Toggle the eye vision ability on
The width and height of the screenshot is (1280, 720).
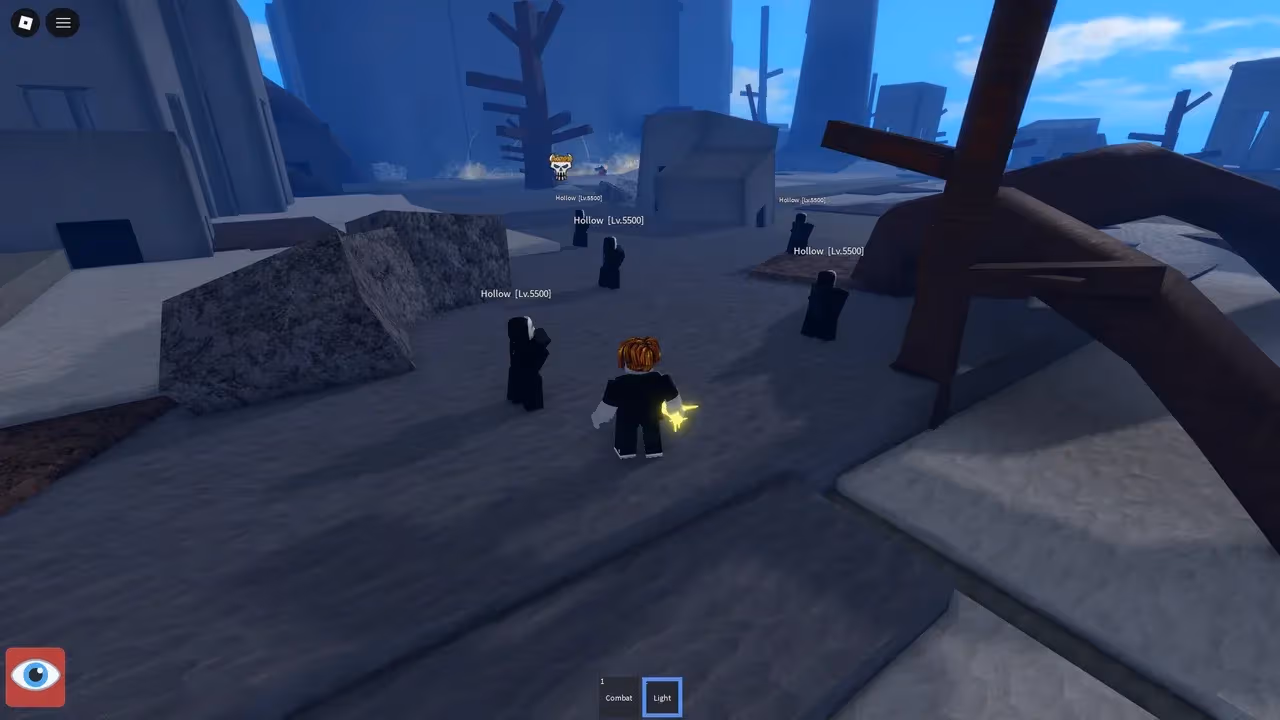35,676
